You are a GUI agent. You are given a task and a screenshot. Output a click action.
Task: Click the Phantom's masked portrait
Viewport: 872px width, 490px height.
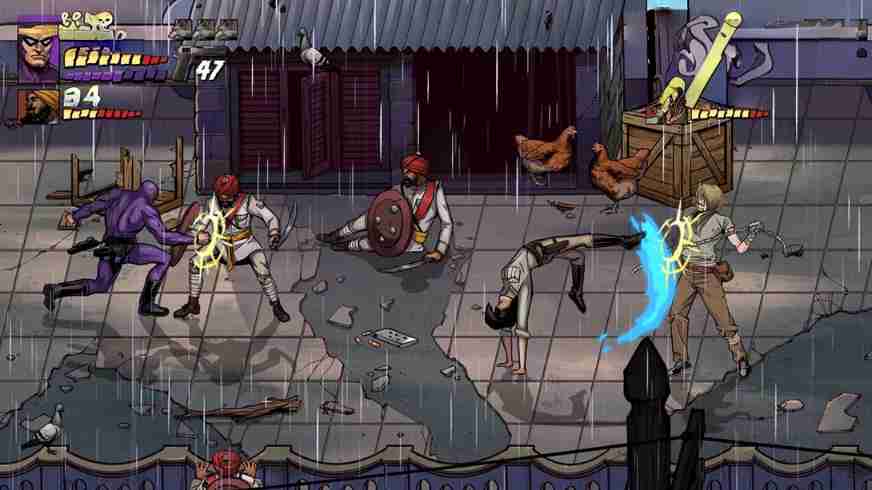click(x=38, y=50)
